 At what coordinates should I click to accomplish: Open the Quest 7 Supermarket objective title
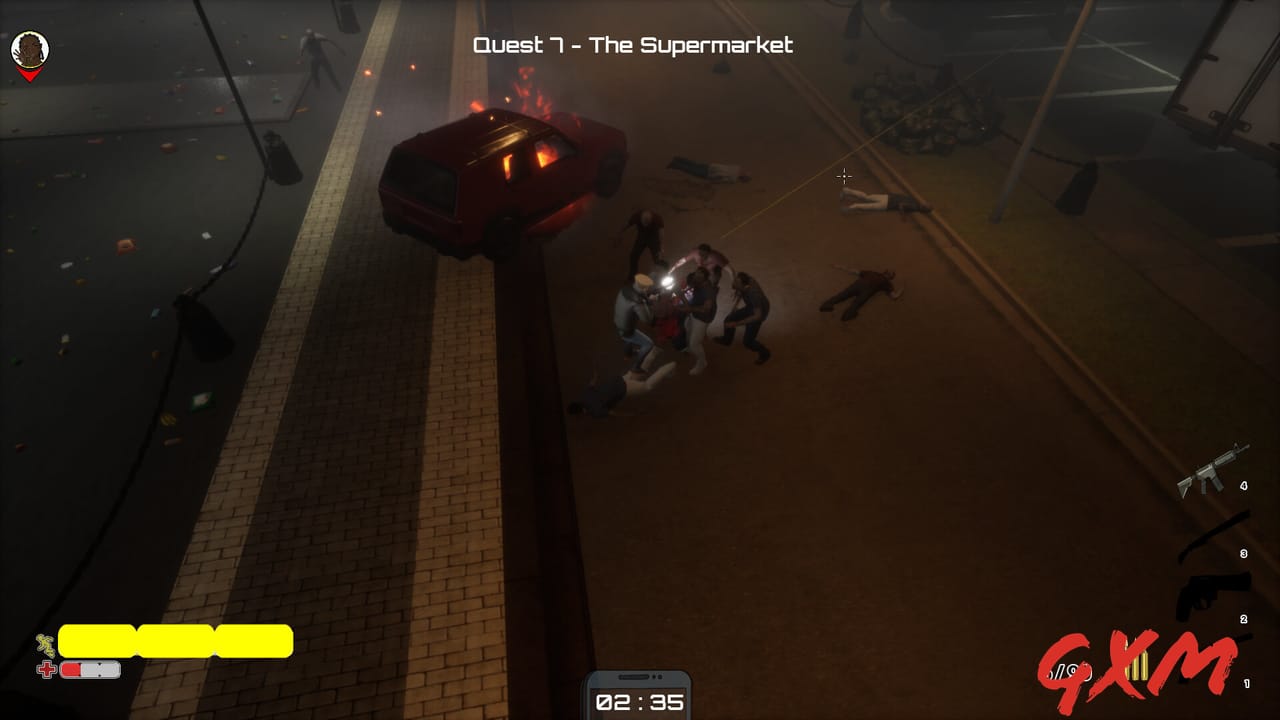coord(633,45)
